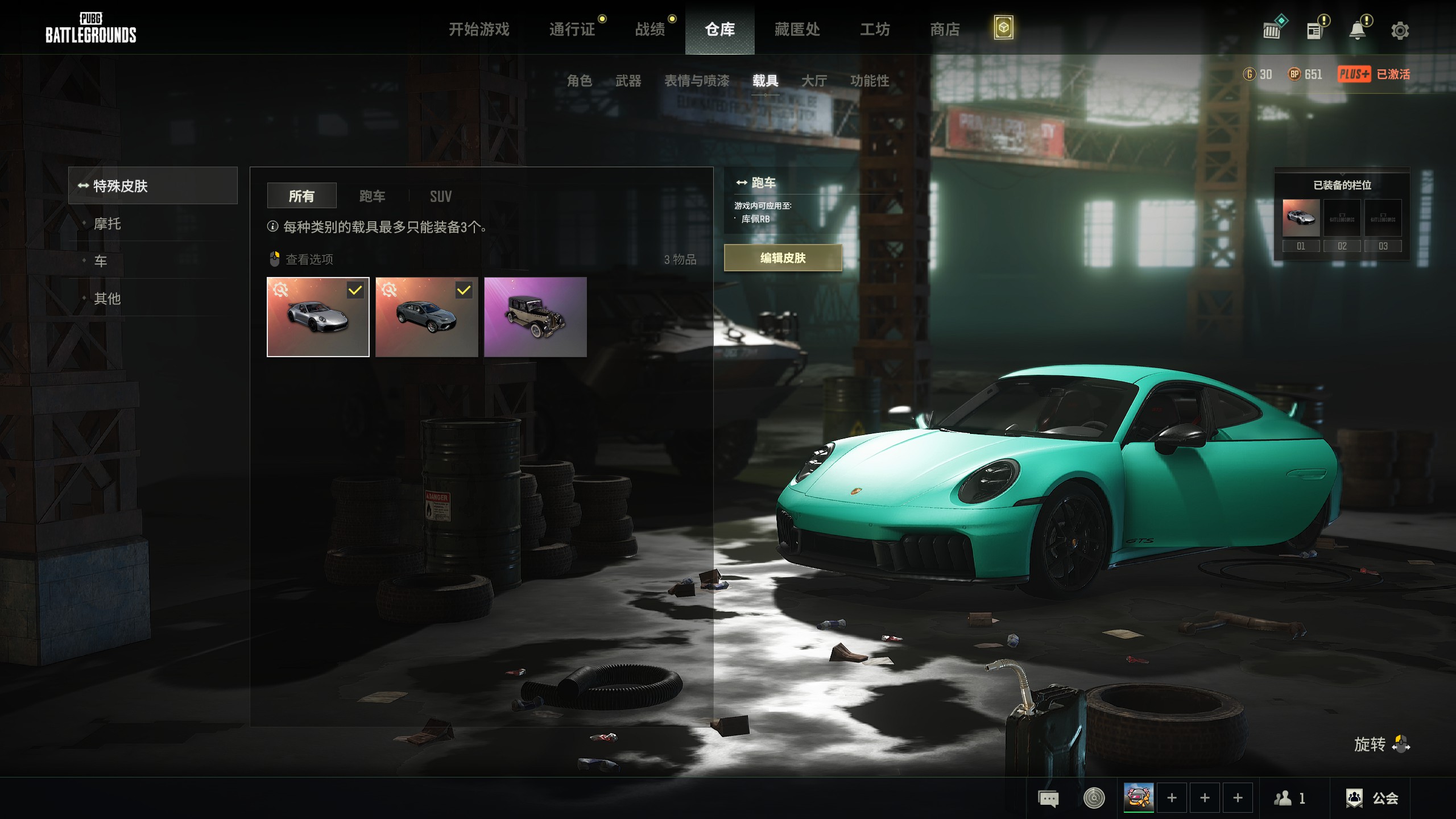Filter vehicles by SUV
Image resolution: width=1456 pixels, height=819 pixels.
(x=441, y=196)
